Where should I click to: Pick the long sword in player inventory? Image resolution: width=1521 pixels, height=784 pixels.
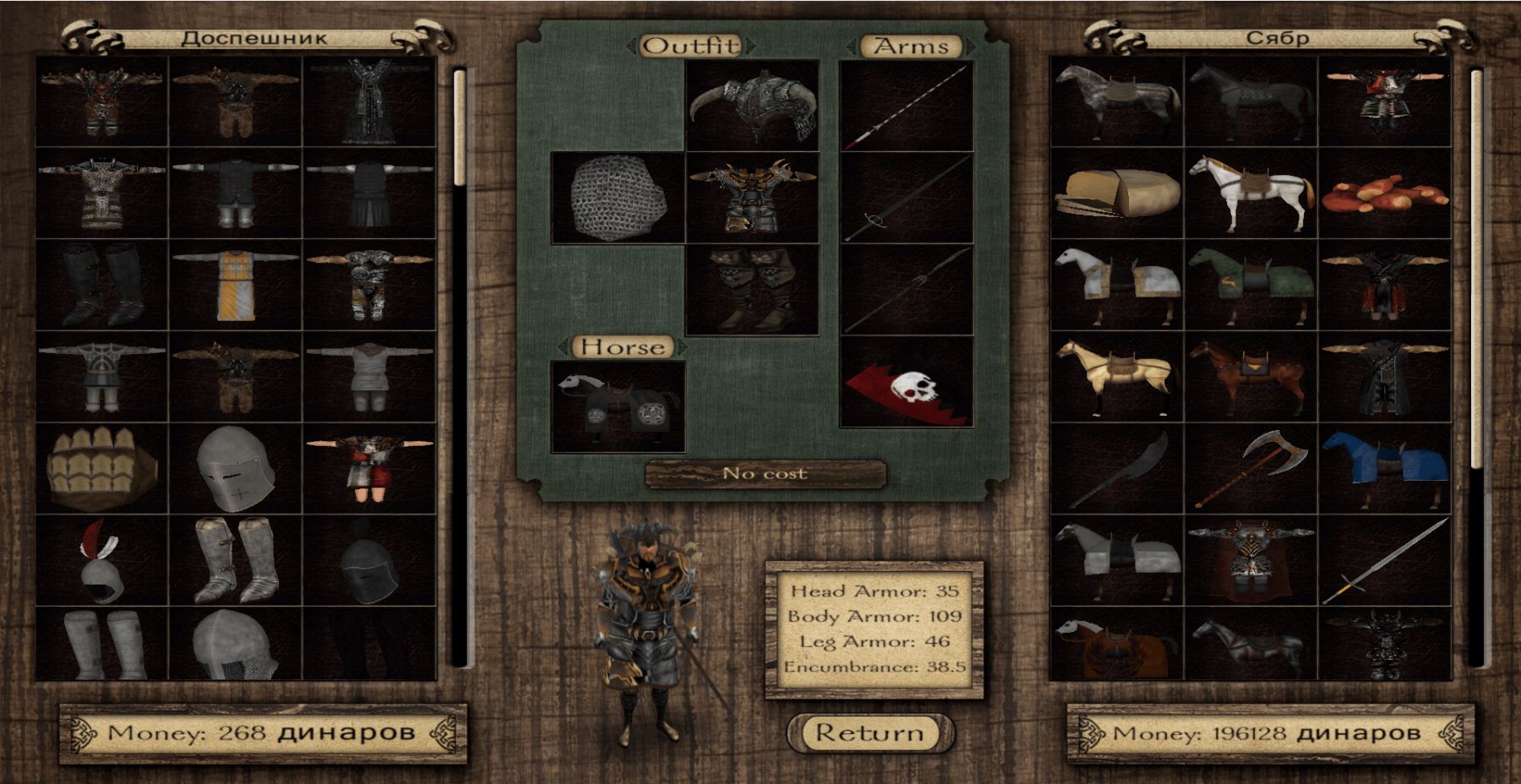click(1385, 560)
